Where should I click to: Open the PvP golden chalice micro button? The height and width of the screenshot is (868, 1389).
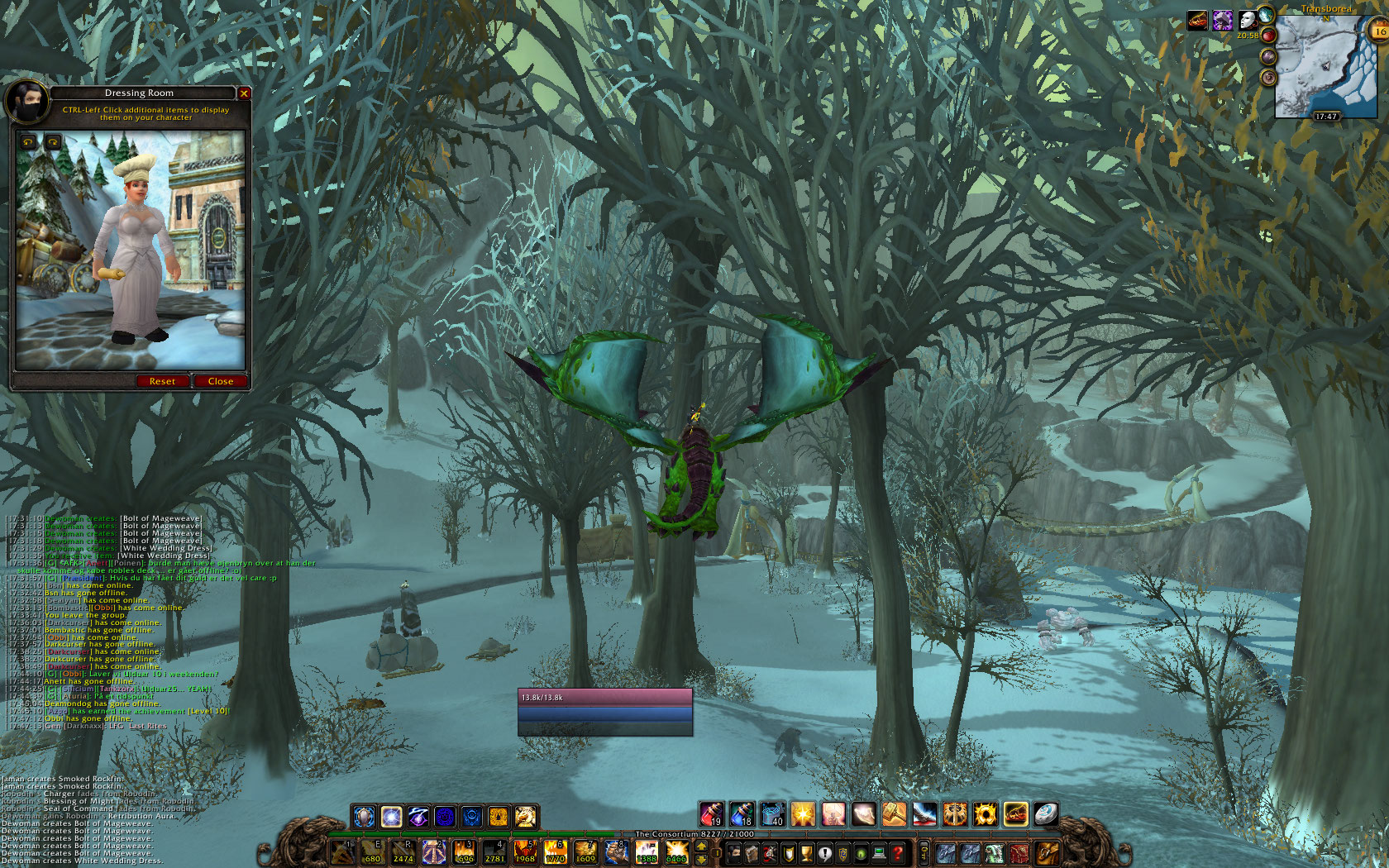pyautogui.click(x=806, y=852)
